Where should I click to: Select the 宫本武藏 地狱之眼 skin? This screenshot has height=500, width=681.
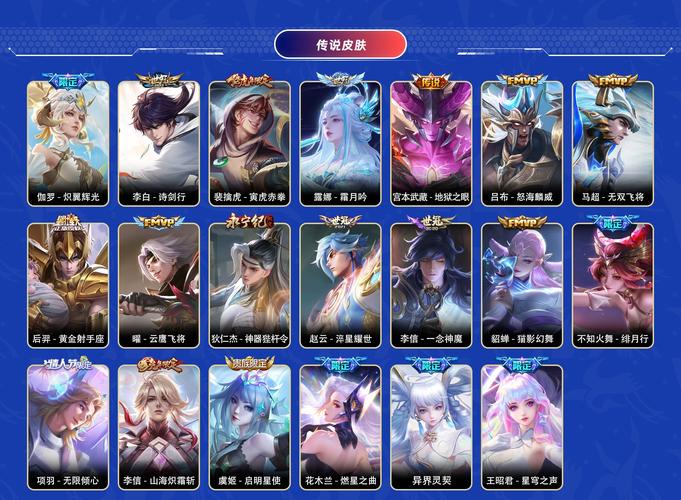pos(431,140)
